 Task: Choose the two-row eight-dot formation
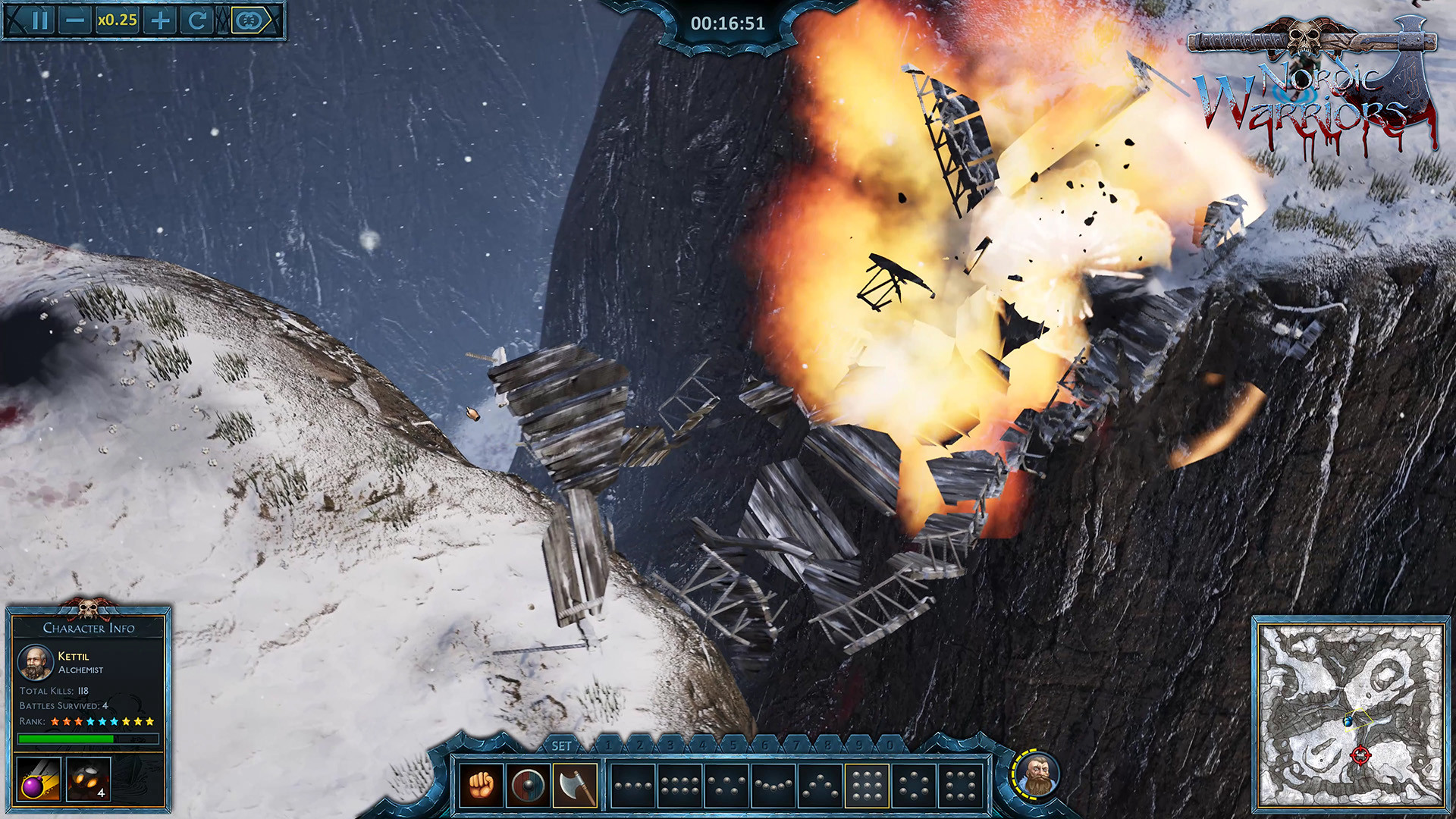pyautogui.click(x=679, y=786)
